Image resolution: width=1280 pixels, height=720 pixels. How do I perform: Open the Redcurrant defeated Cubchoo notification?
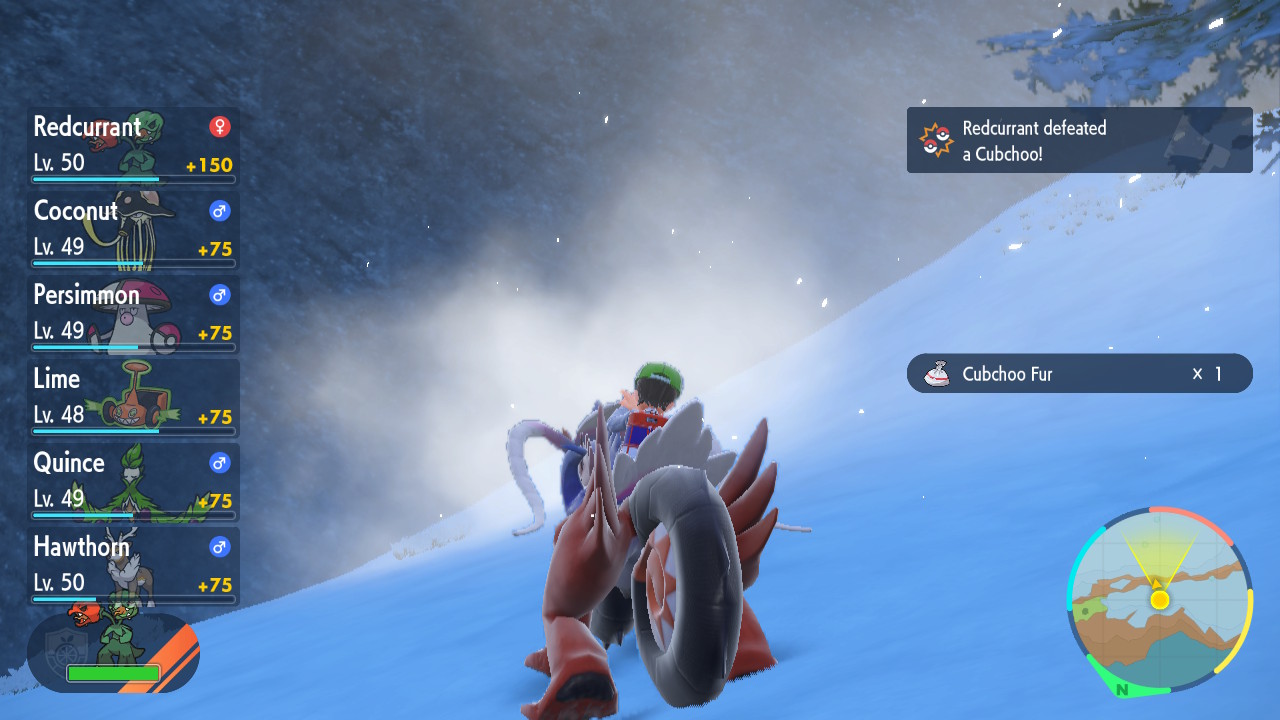pos(1079,140)
